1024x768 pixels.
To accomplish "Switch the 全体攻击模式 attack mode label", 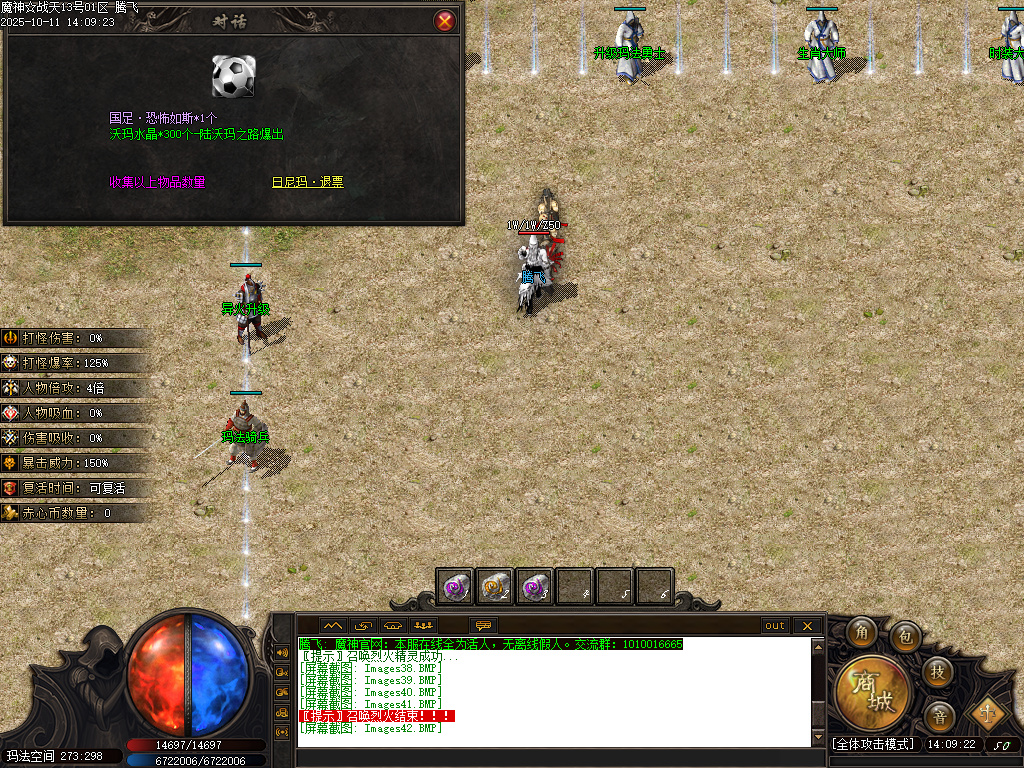I will 873,745.
